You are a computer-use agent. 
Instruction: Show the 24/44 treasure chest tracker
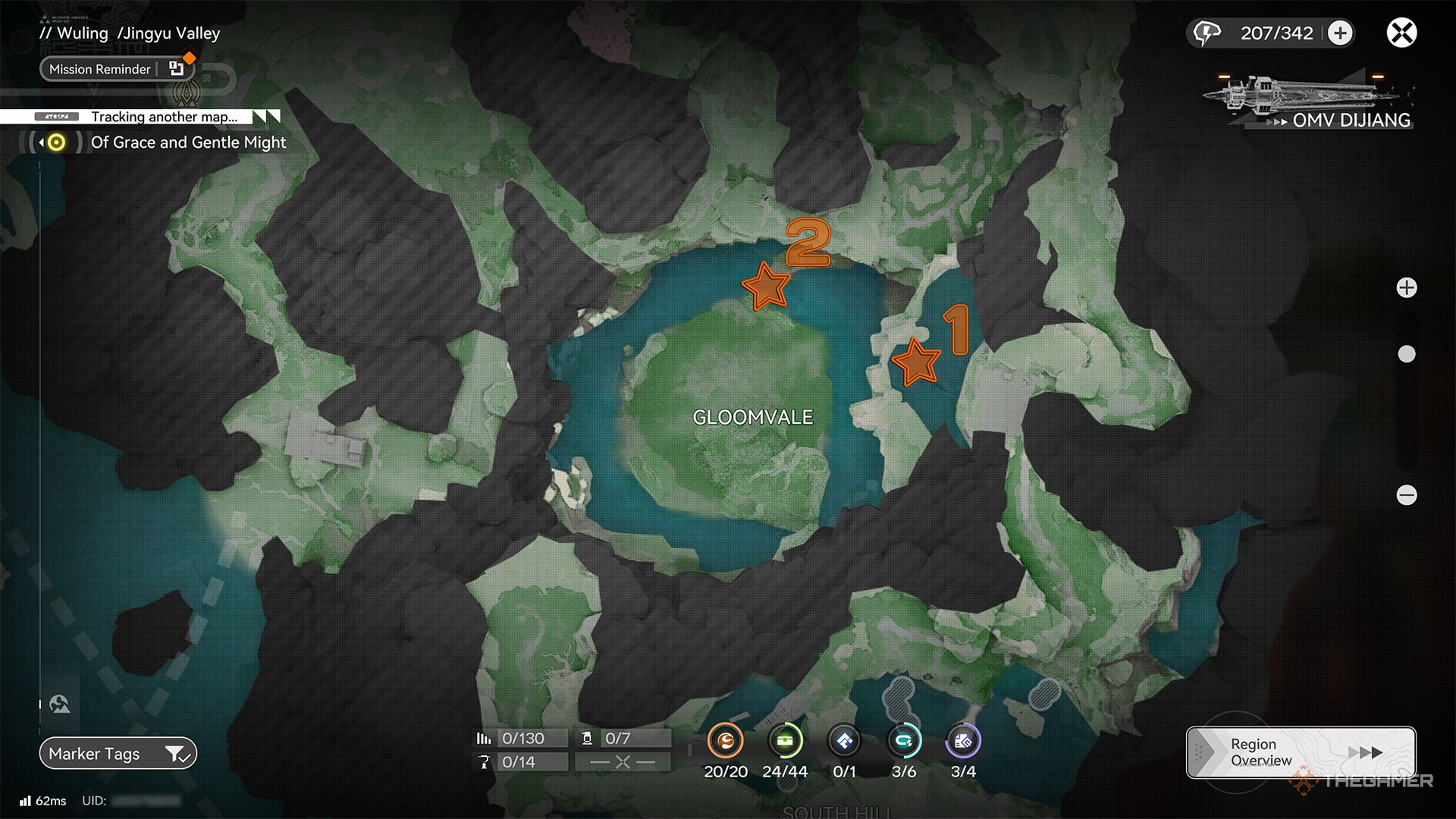click(x=785, y=742)
